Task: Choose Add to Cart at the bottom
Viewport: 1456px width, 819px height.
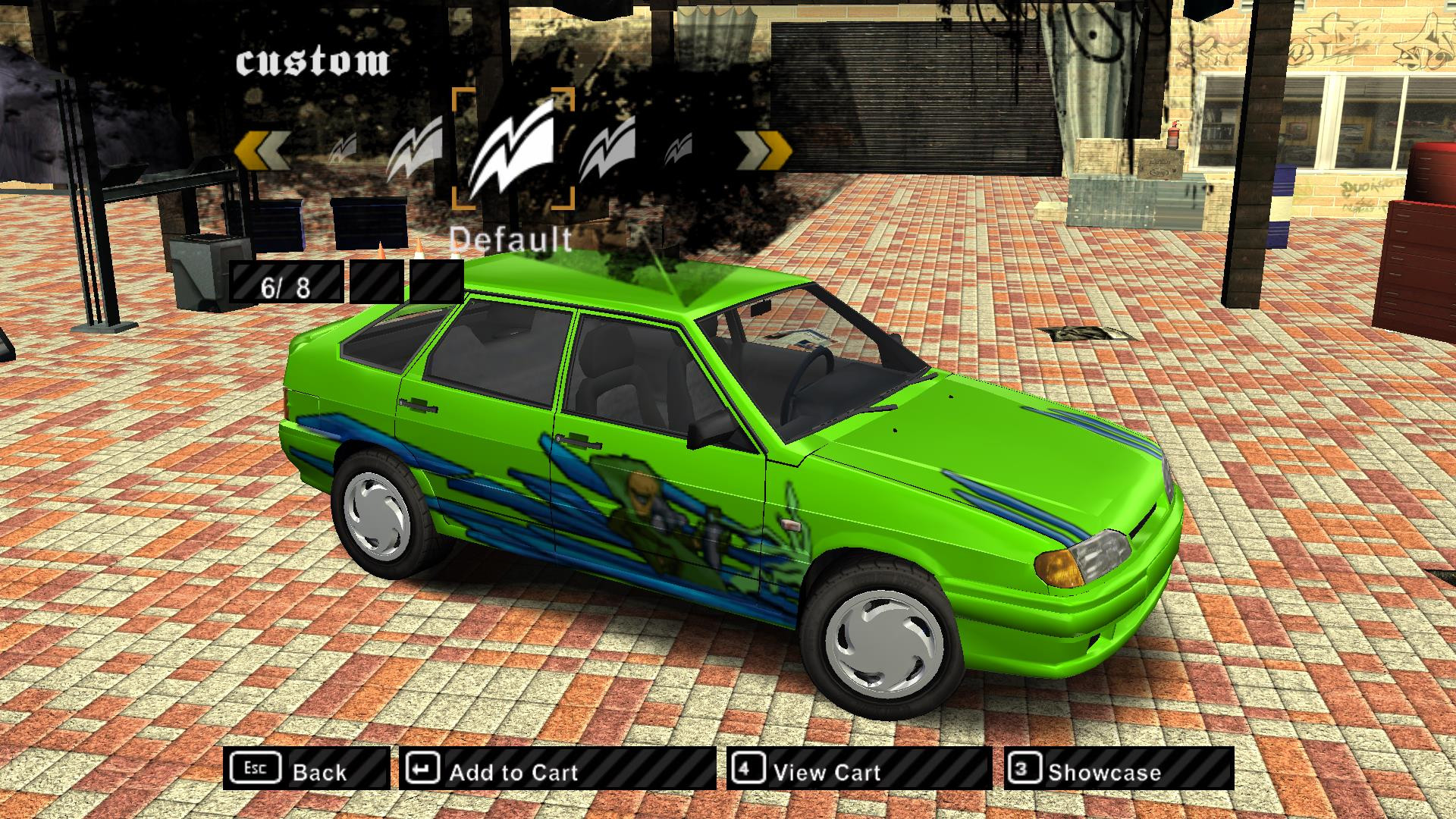Action: coord(513,772)
